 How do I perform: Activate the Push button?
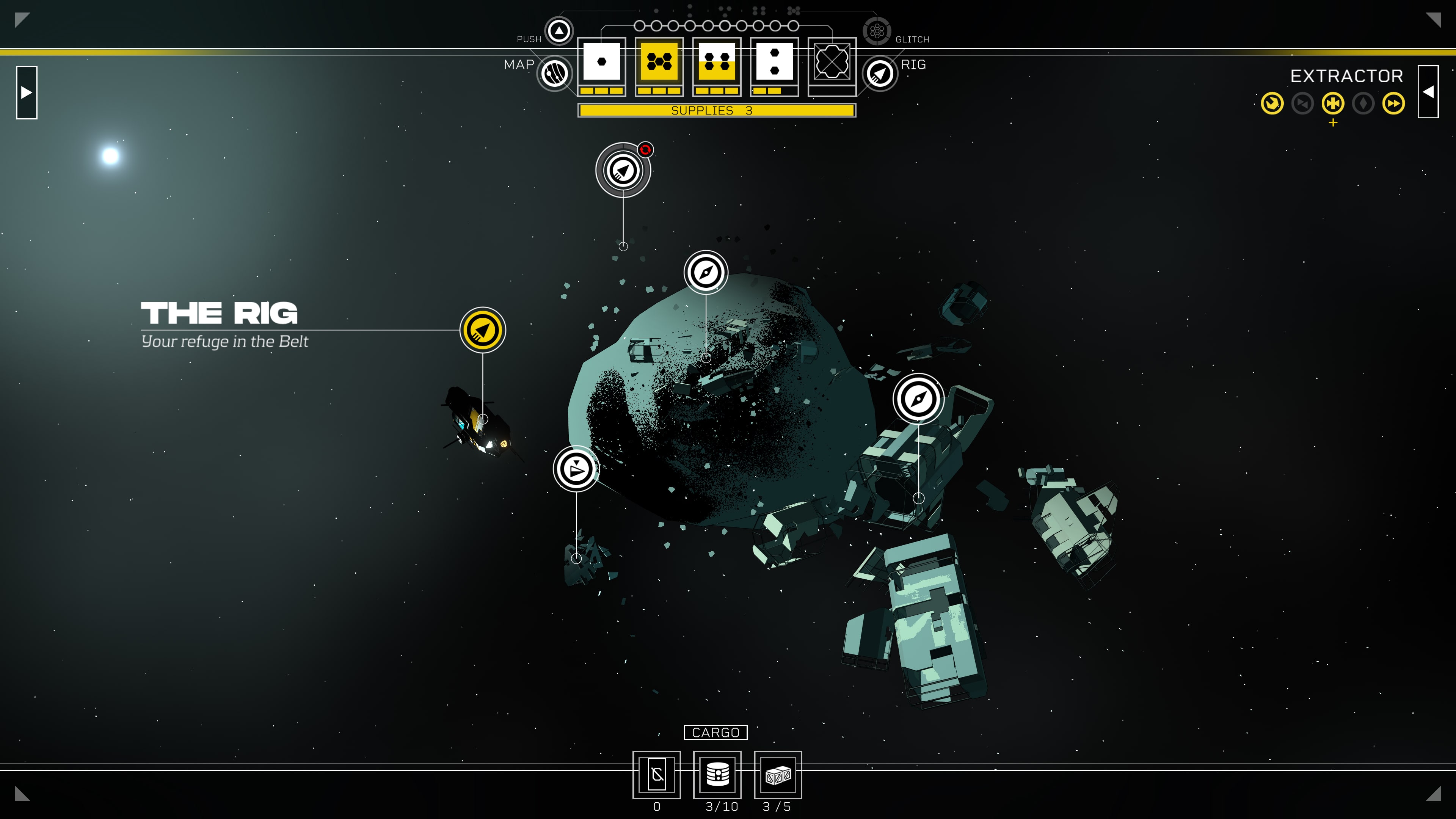coord(559,30)
